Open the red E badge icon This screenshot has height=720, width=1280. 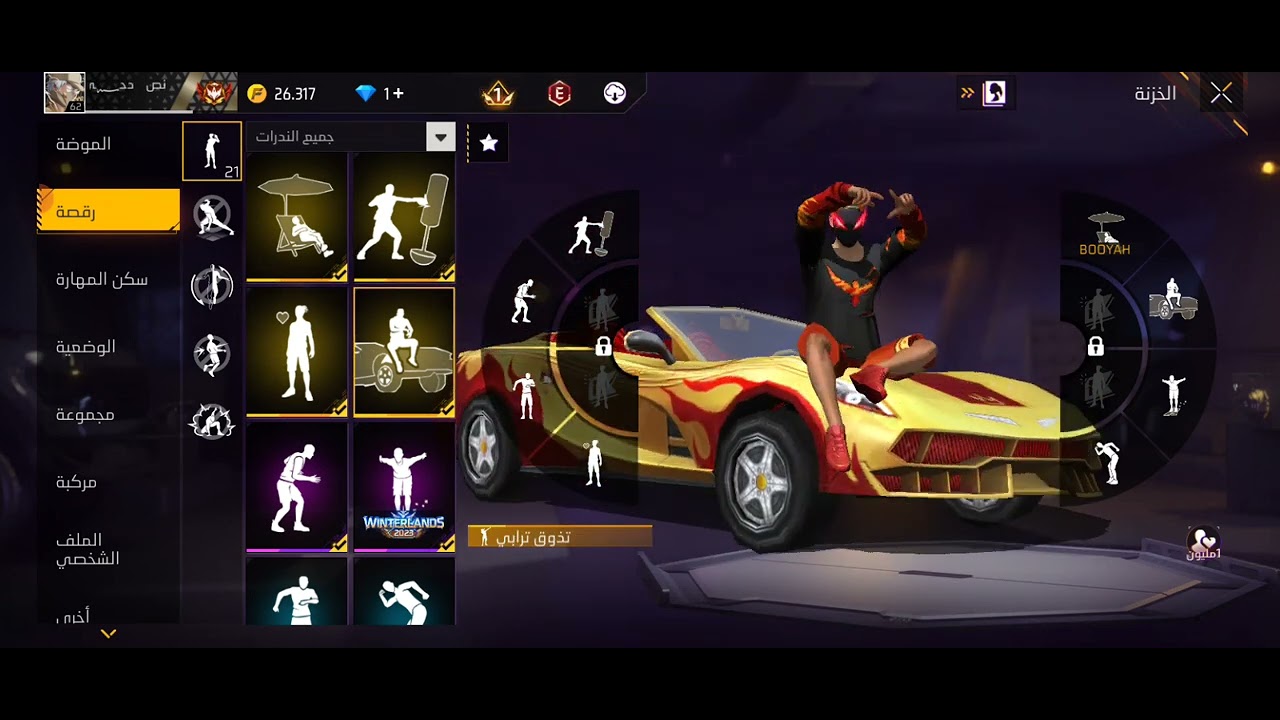(559, 94)
